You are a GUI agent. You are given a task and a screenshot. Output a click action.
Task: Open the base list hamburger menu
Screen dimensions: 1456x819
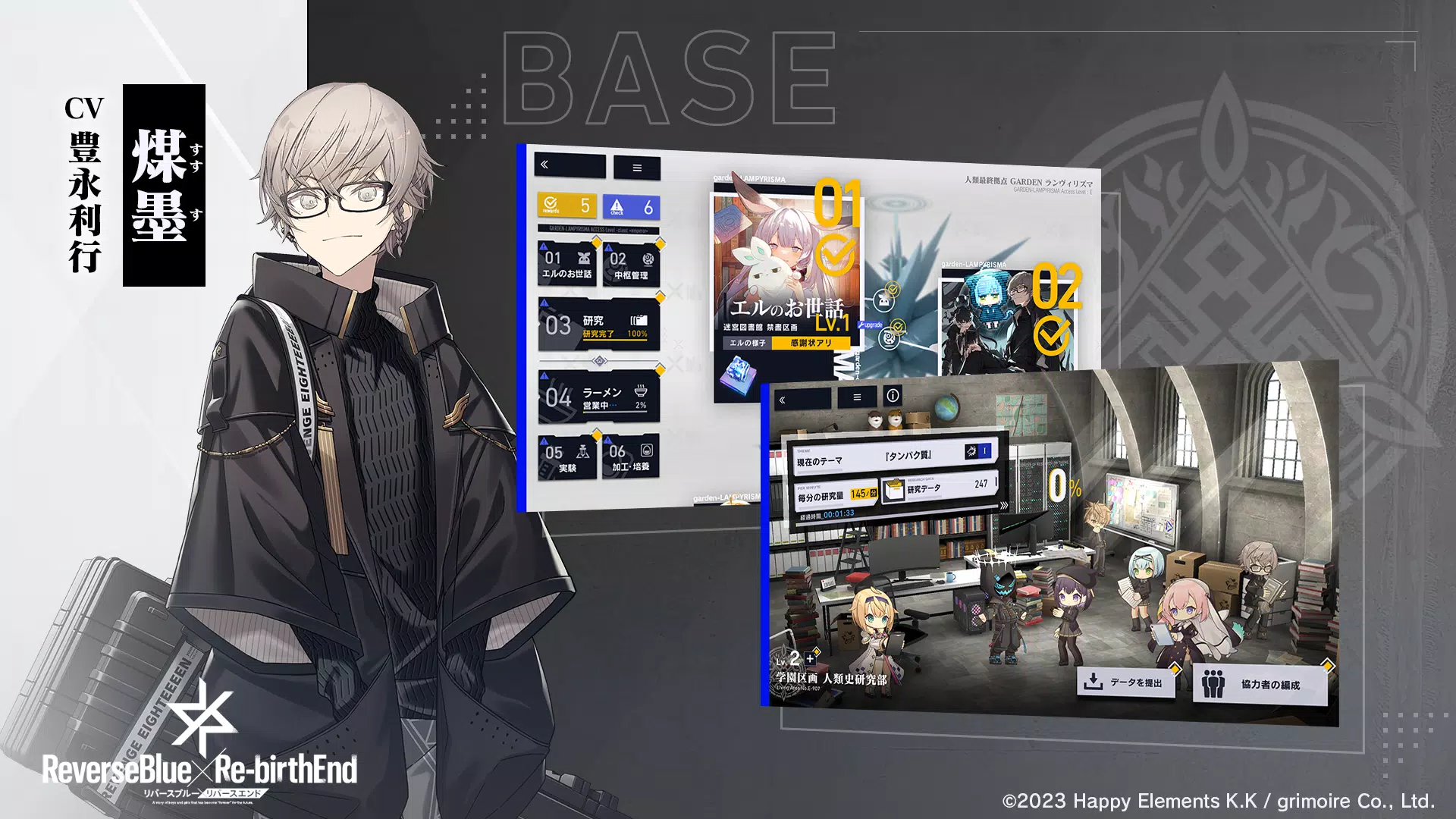point(637,168)
